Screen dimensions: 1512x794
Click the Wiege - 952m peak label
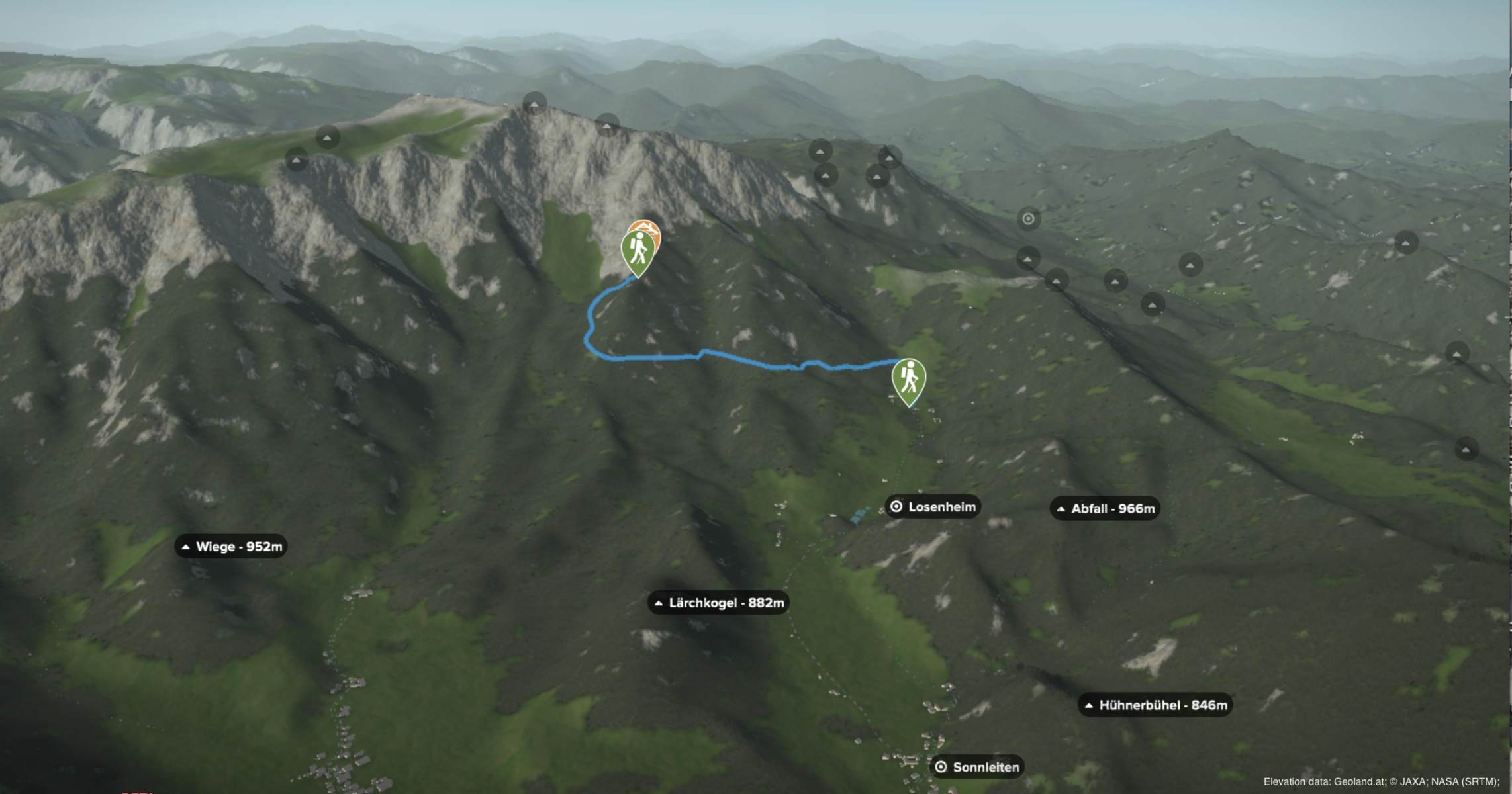231,547
